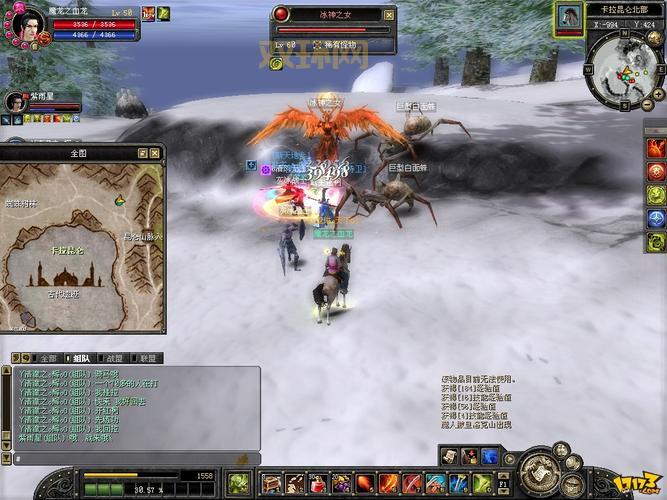Select the horse mount portrait

tap(569, 17)
